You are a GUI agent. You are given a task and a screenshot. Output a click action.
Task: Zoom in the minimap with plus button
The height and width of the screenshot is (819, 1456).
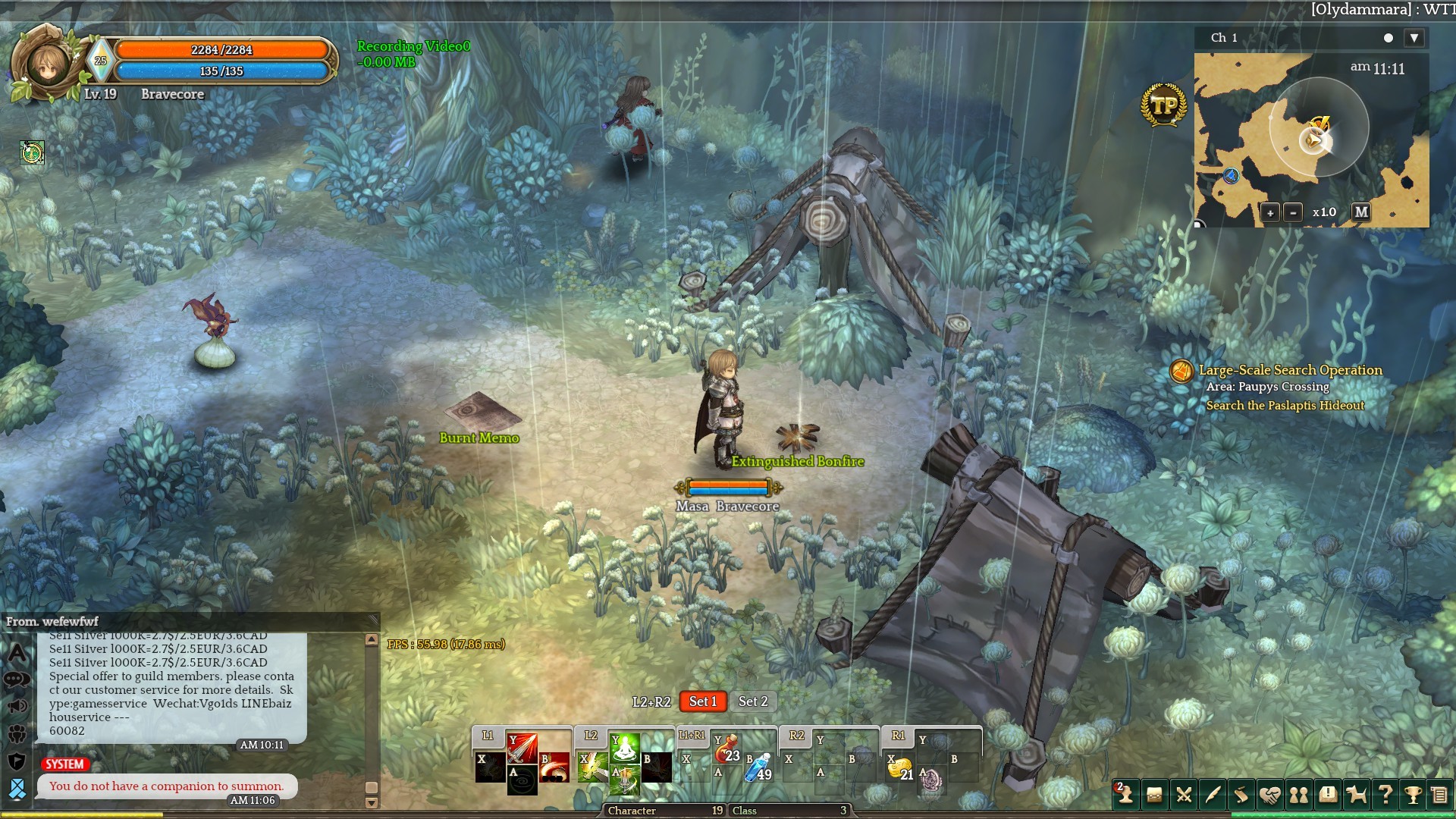point(1270,213)
